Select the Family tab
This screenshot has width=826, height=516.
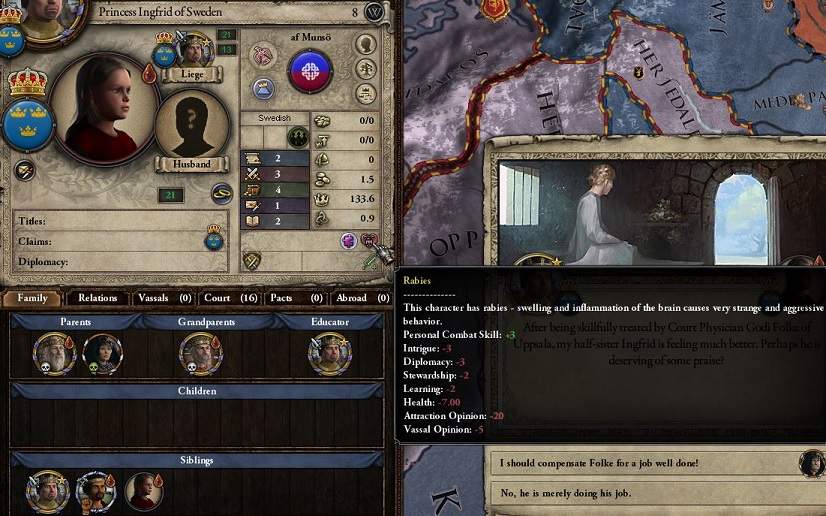32,298
